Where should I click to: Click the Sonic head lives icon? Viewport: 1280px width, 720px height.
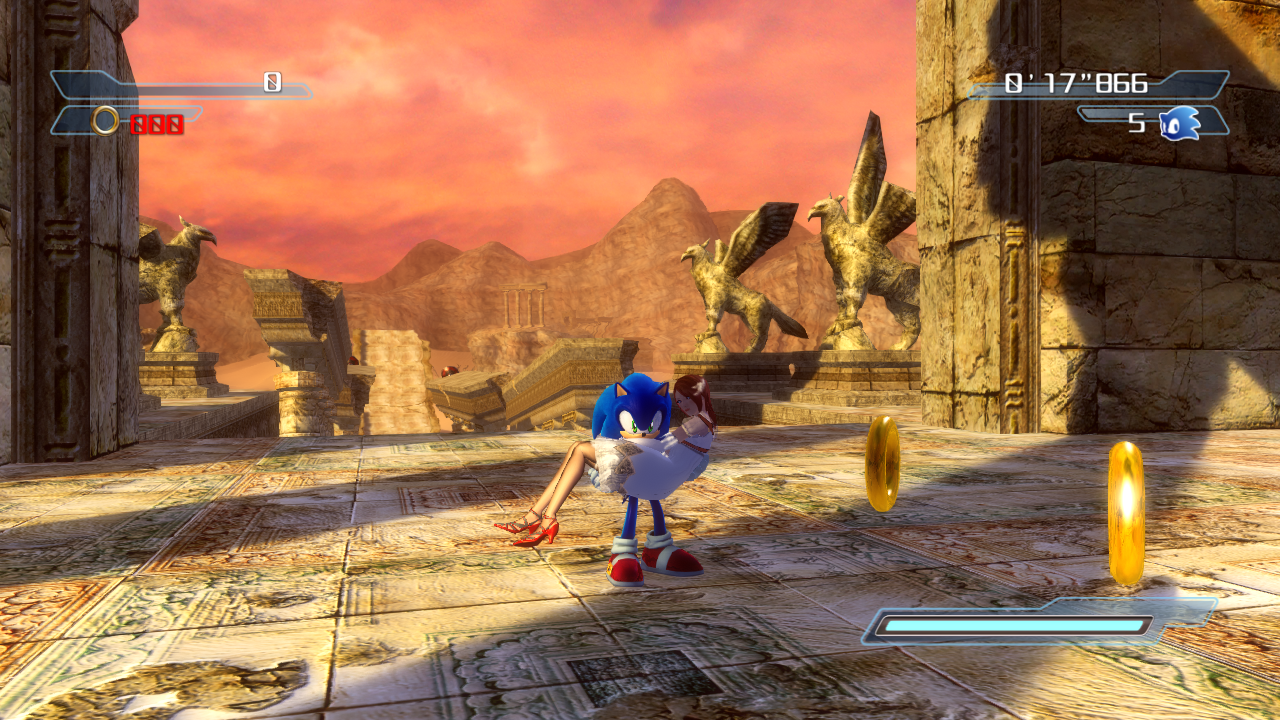(x=1180, y=123)
